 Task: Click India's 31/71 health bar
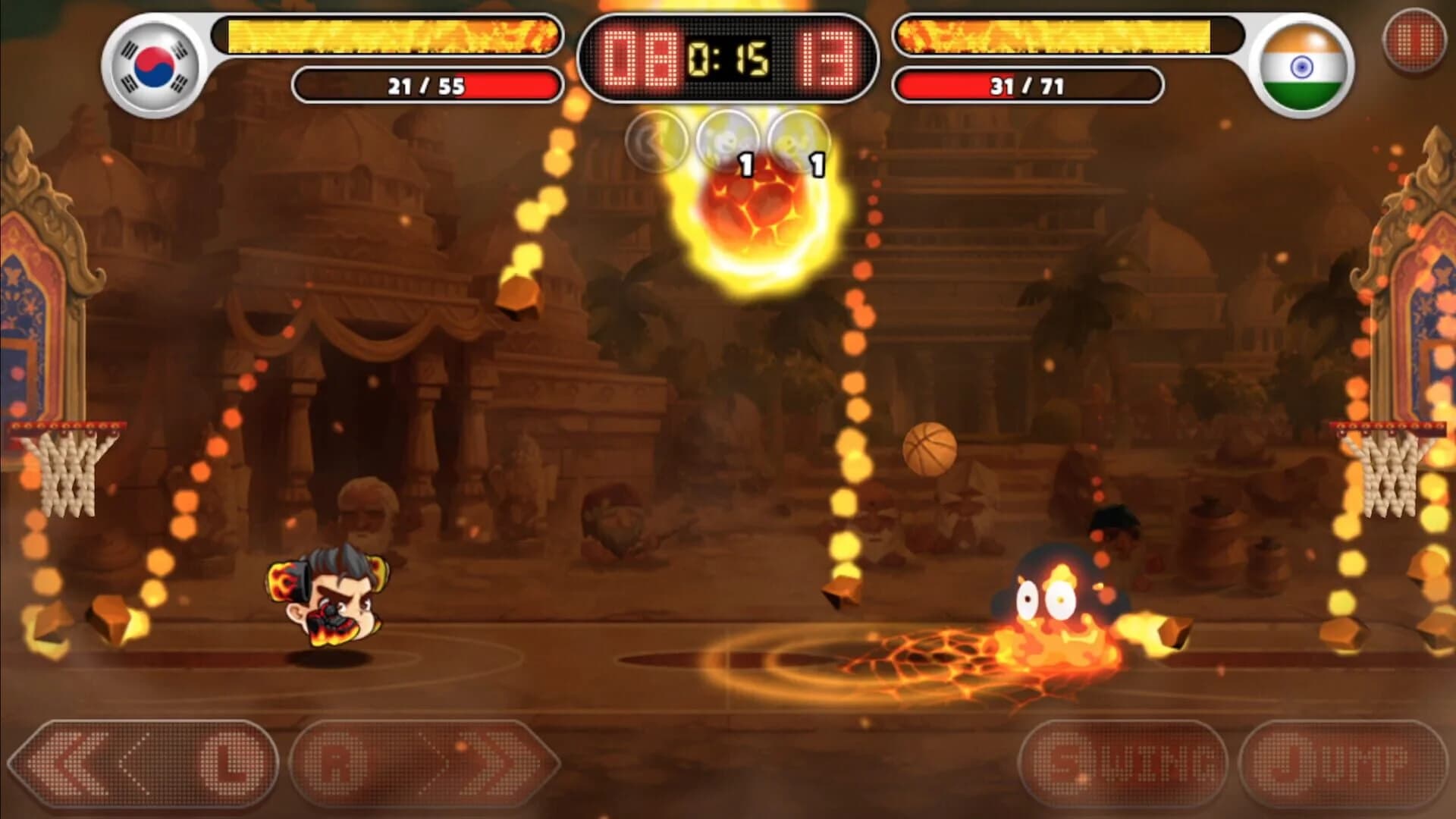(x=1028, y=83)
